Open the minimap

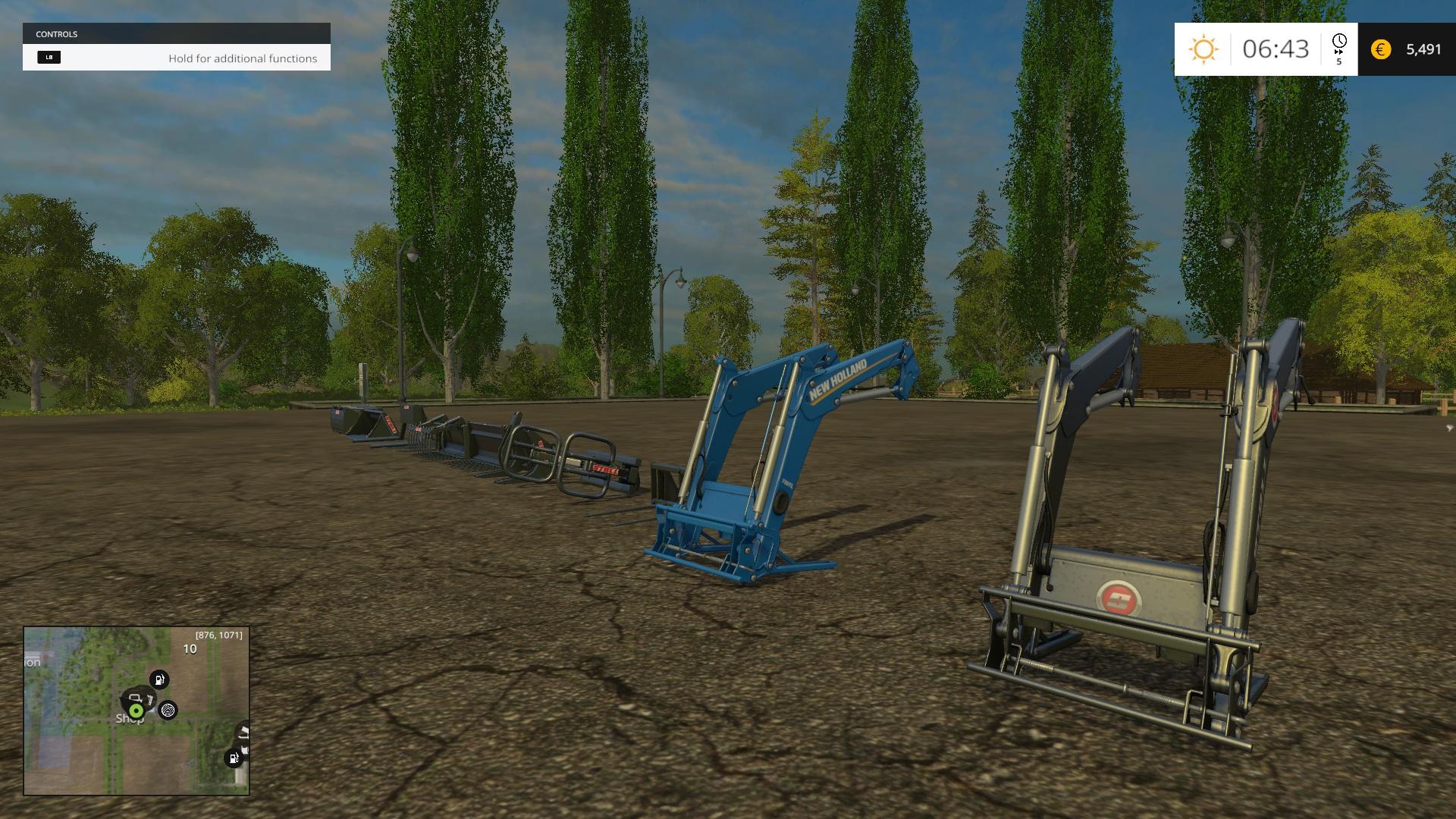(136, 711)
